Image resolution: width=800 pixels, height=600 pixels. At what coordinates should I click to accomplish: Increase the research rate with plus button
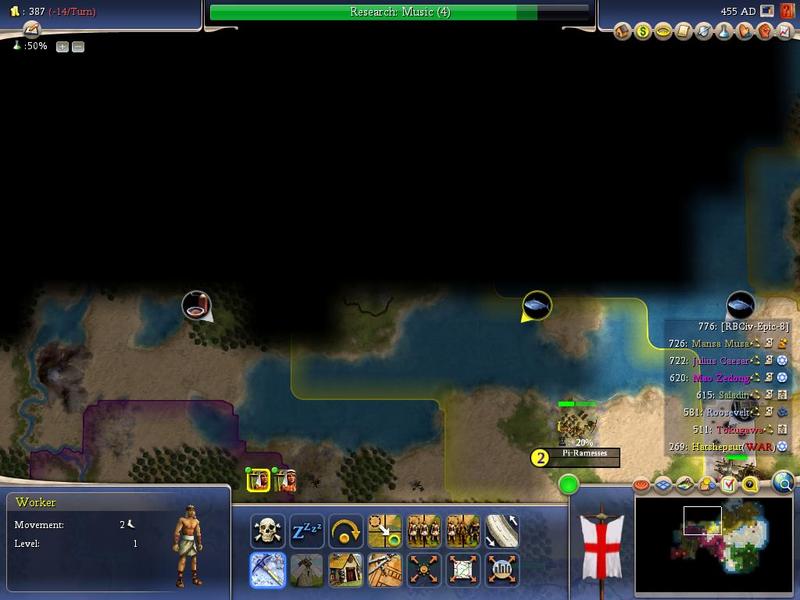[62, 47]
